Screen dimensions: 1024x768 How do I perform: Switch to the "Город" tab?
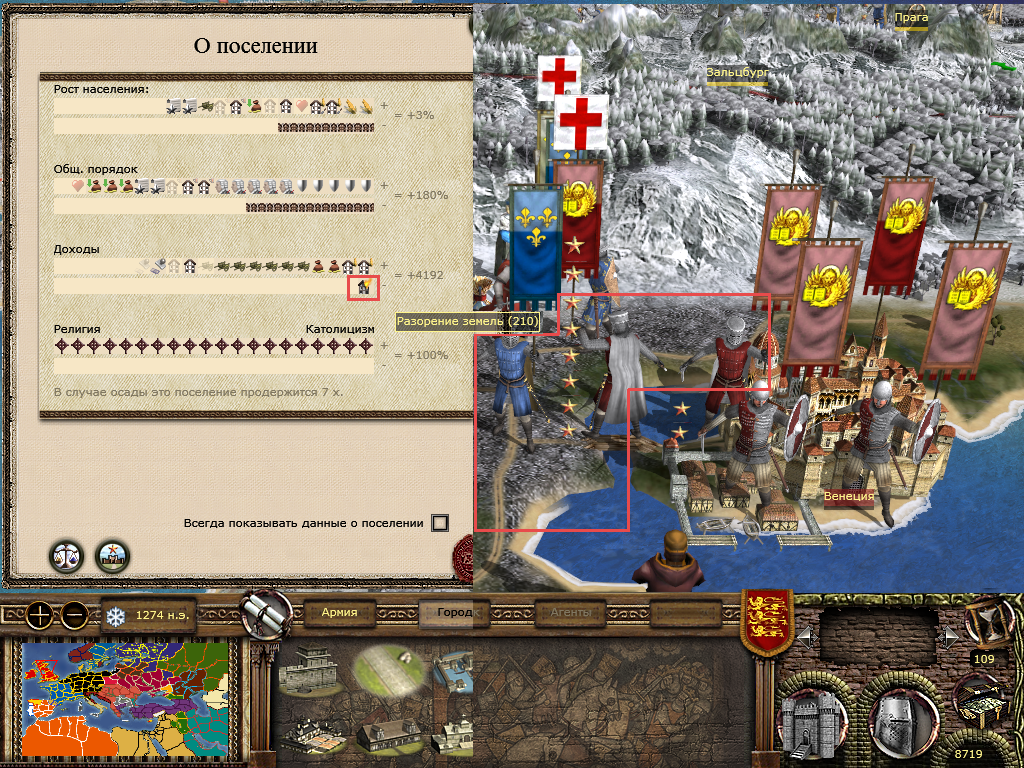(455, 612)
